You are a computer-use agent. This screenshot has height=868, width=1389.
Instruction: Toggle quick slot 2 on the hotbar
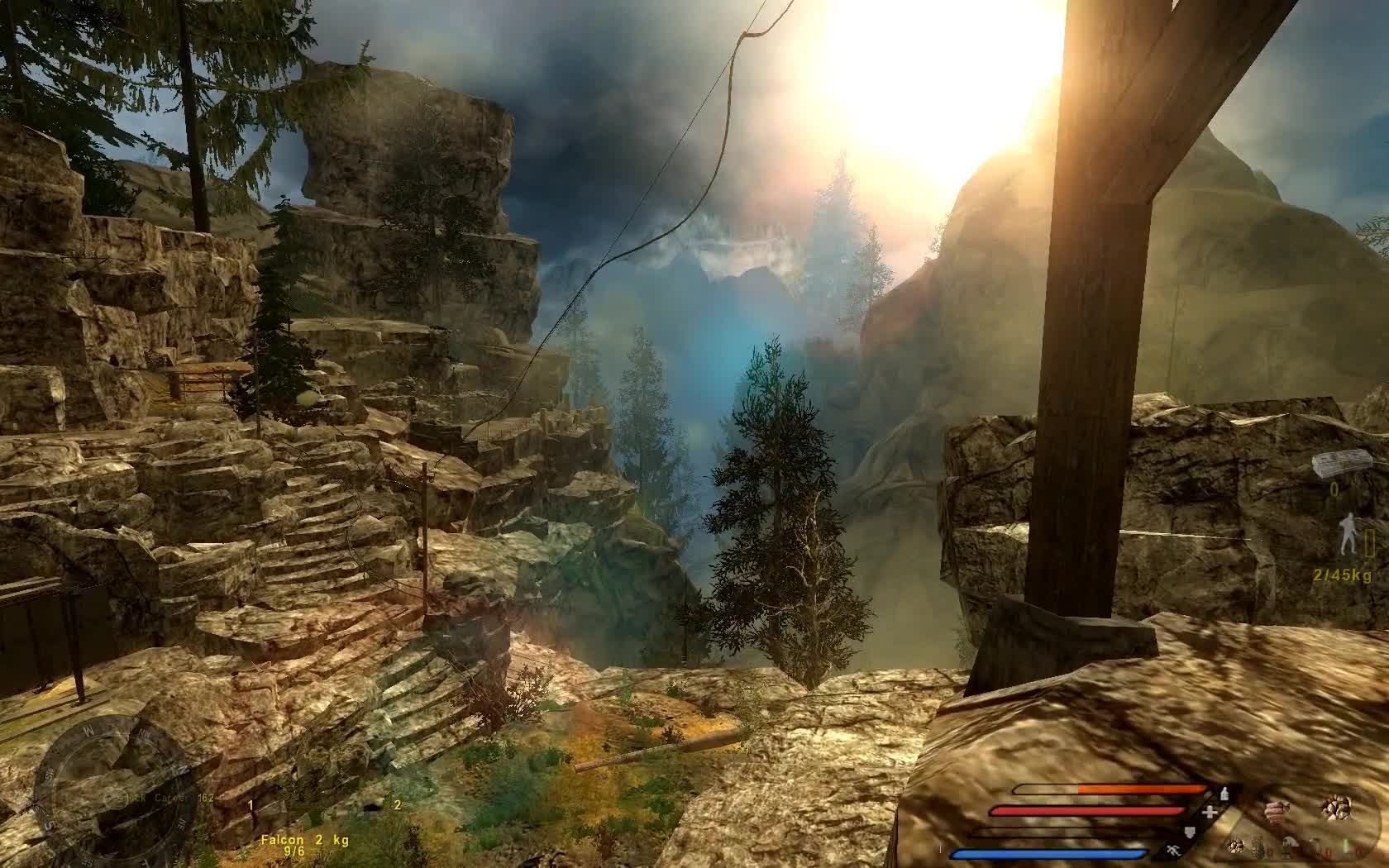[x=397, y=804]
